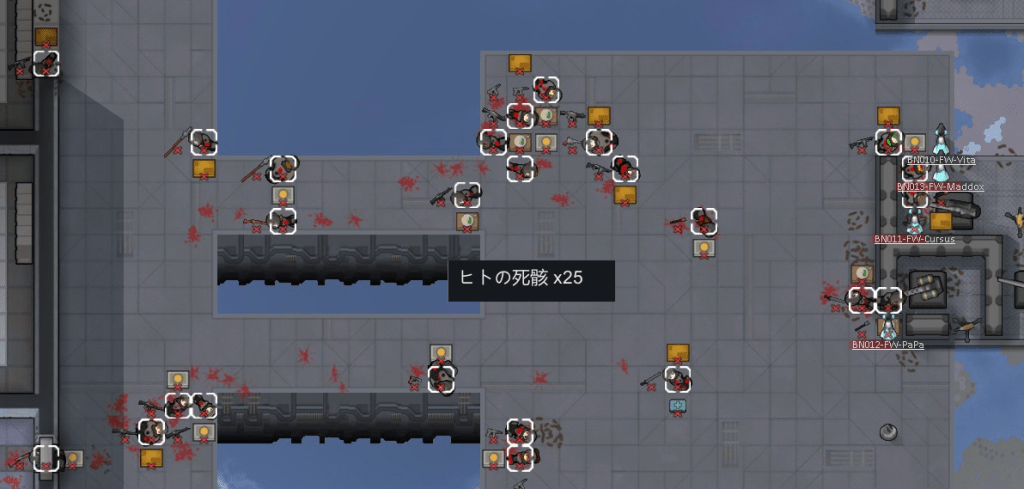Select the colonist labeled BN011-FW-Cursus
Image resolution: width=1024 pixels, height=489 pixels.
pos(914,219)
